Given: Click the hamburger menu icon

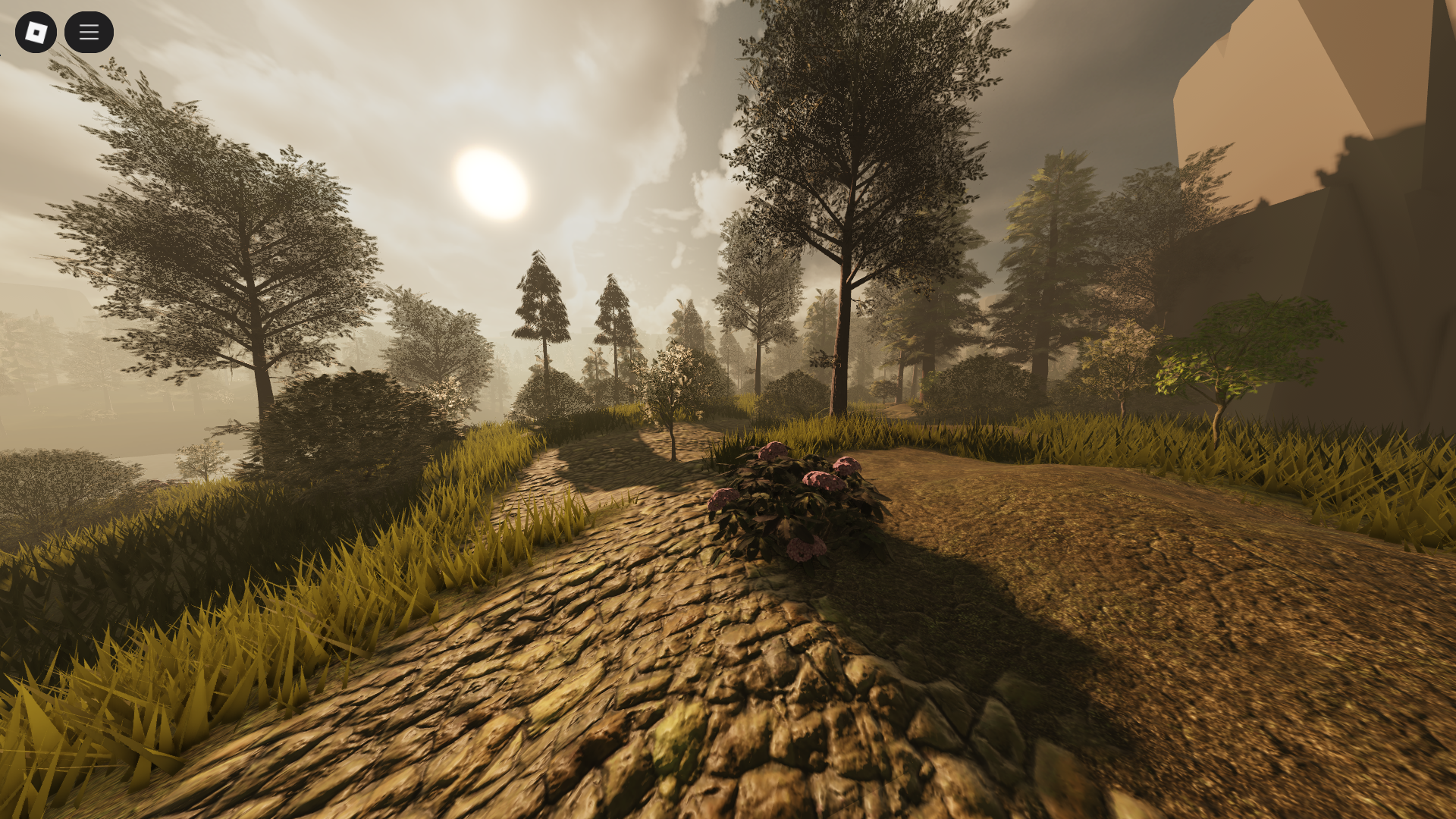Looking at the screenshot, I should (x=89, y=32).
